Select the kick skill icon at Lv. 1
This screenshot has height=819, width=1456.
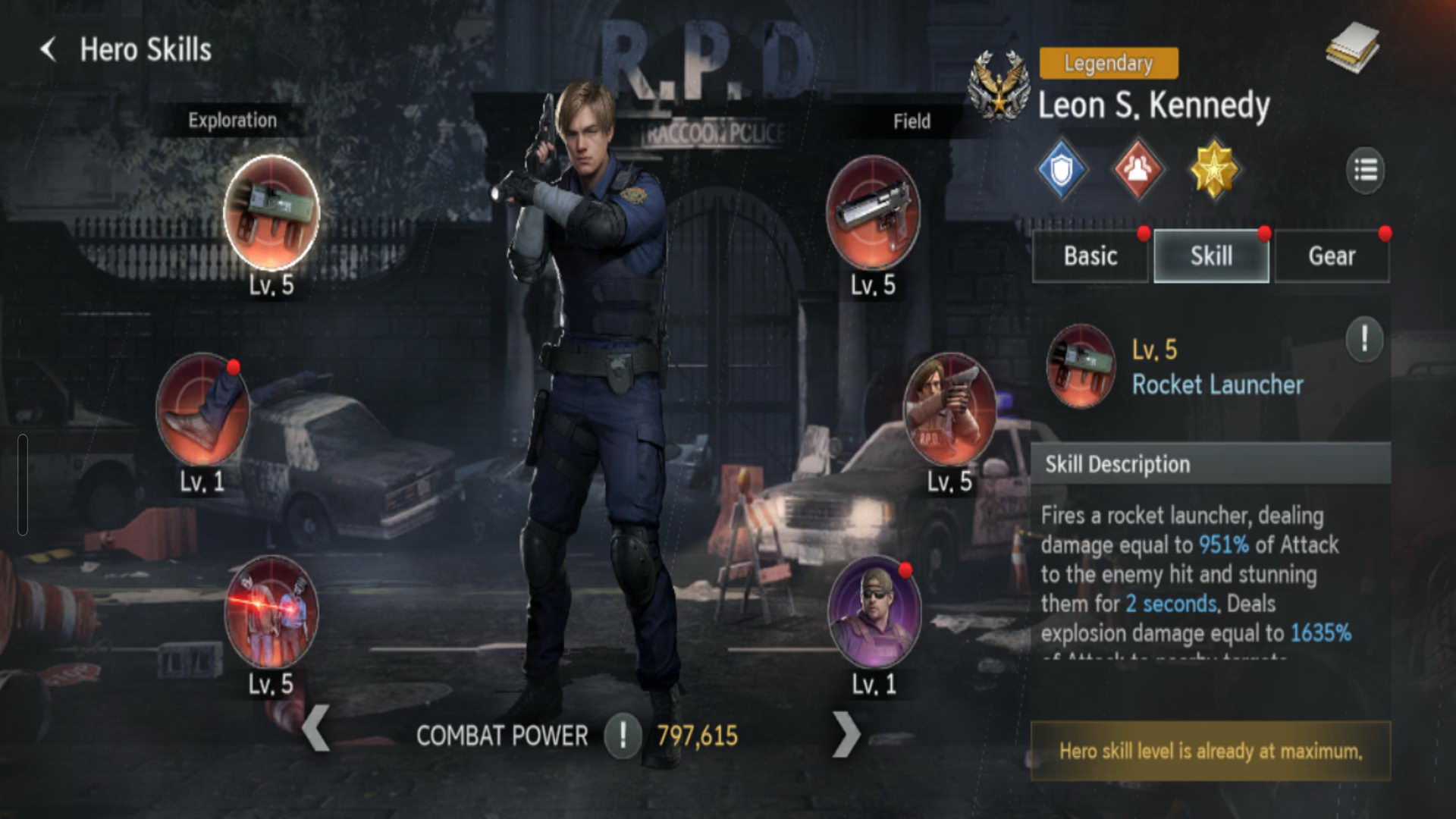point(202,410)
